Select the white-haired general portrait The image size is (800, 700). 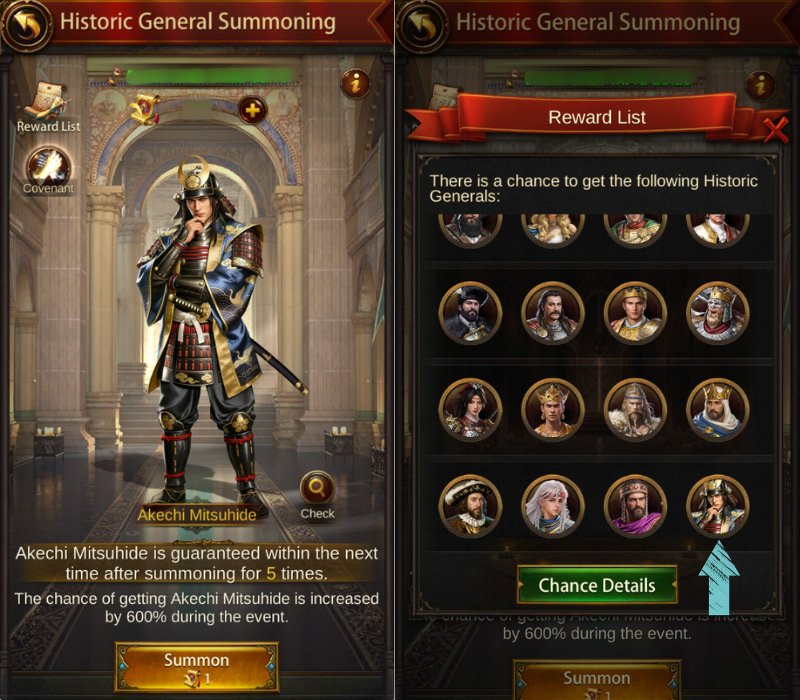[552, 507]
